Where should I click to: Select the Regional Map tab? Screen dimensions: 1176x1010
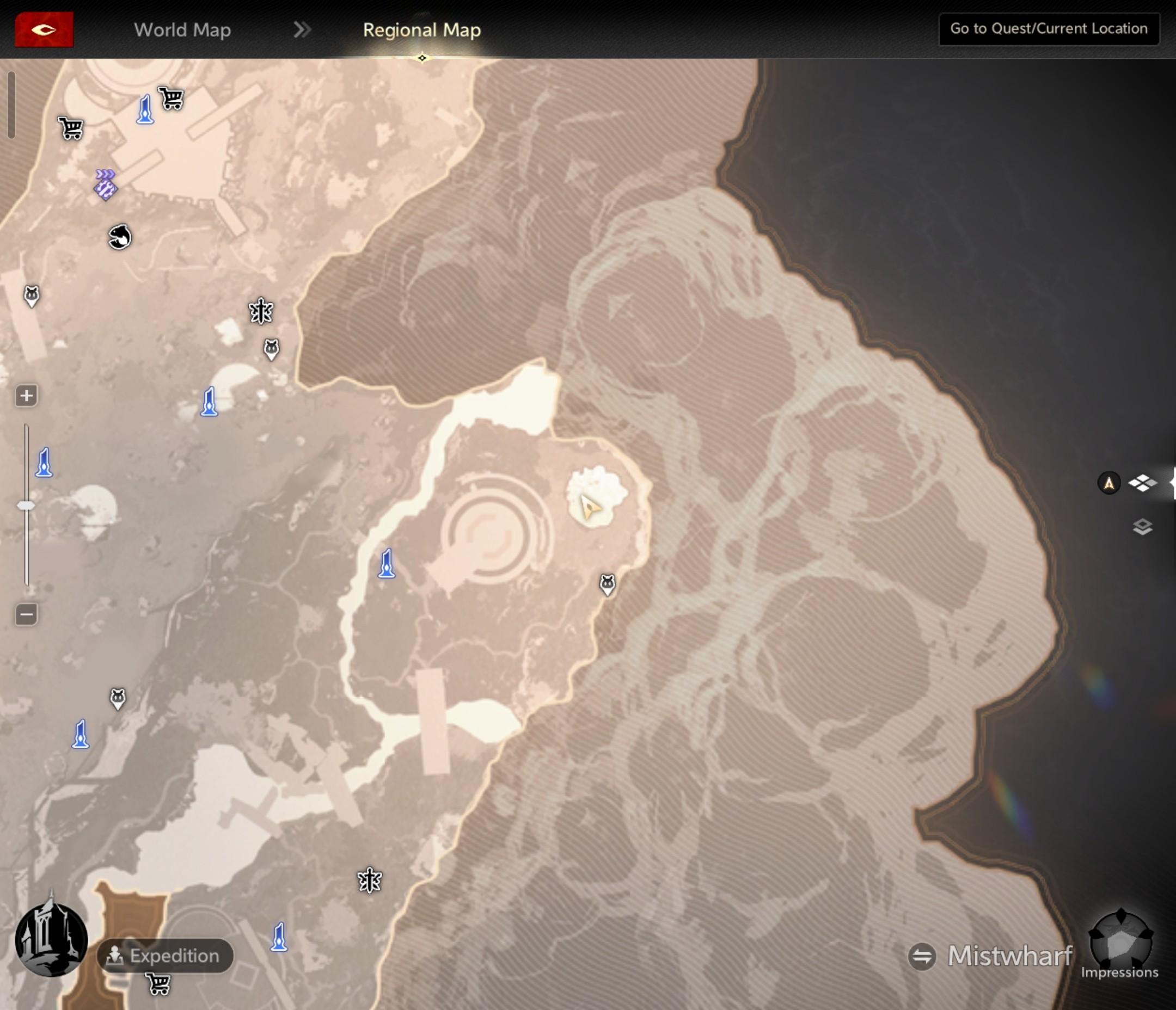[422, 29]
